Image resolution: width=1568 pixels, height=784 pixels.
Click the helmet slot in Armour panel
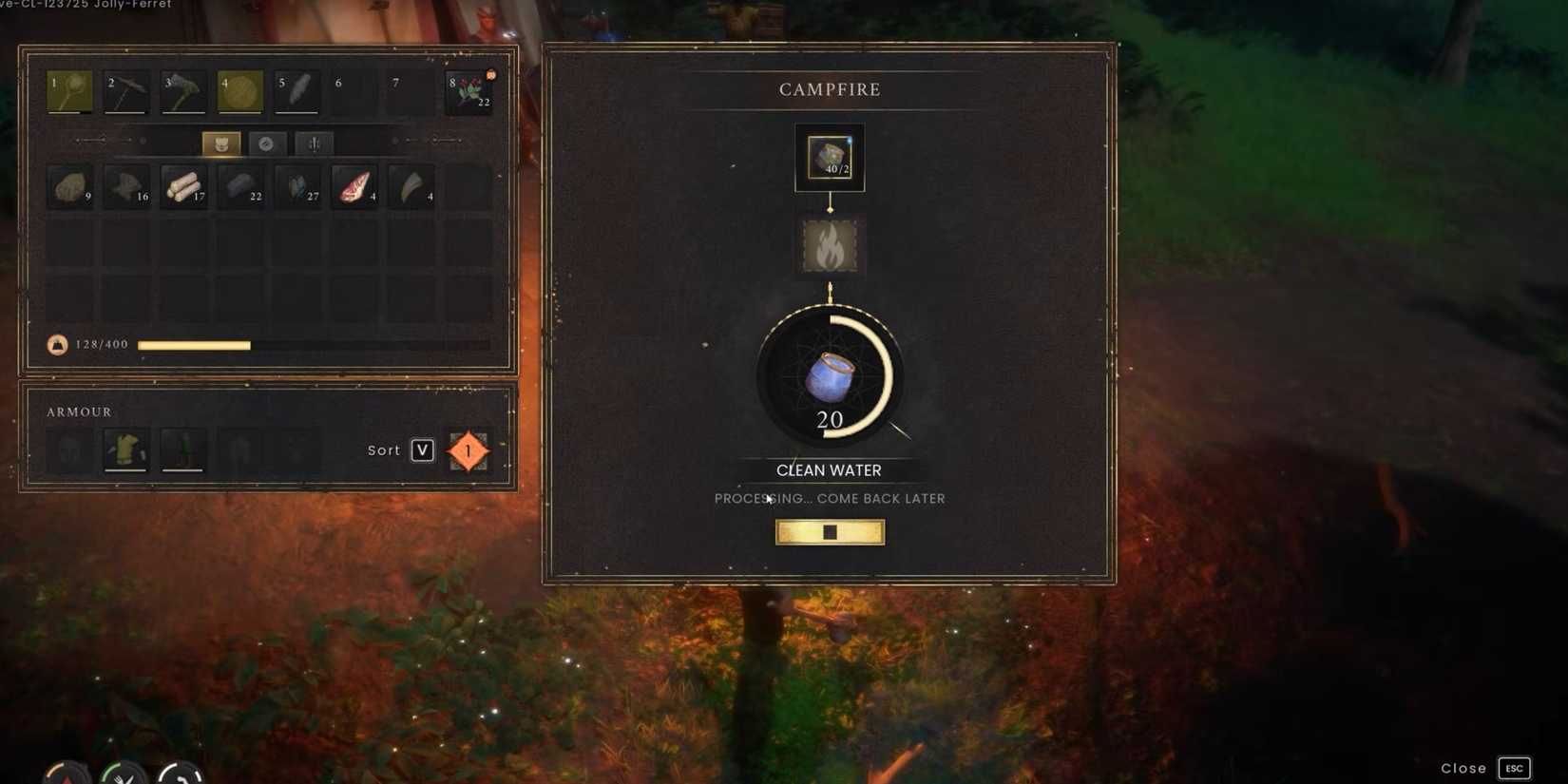tap(69, 449)
